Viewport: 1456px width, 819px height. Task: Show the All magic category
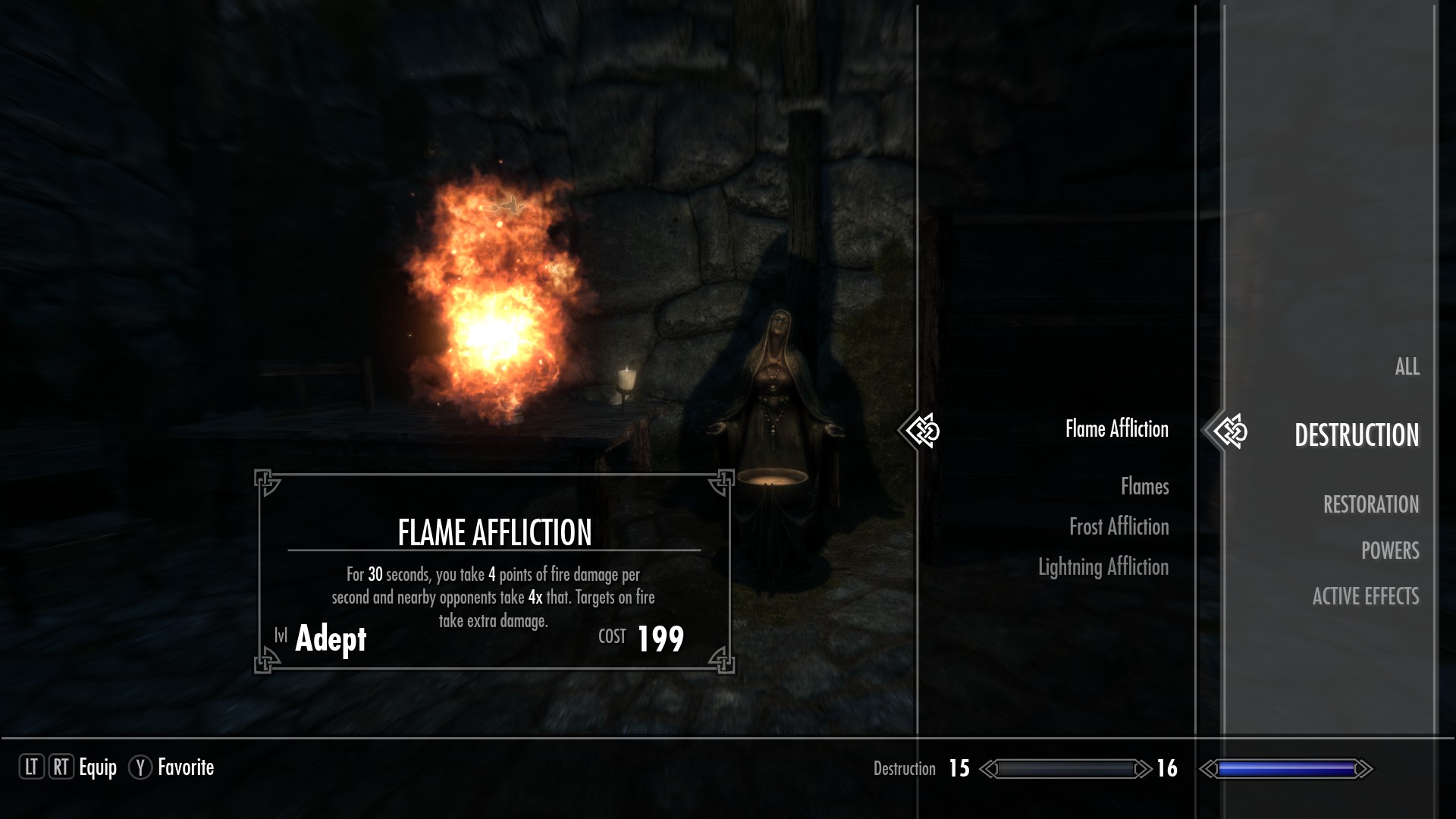(1407, 367)
